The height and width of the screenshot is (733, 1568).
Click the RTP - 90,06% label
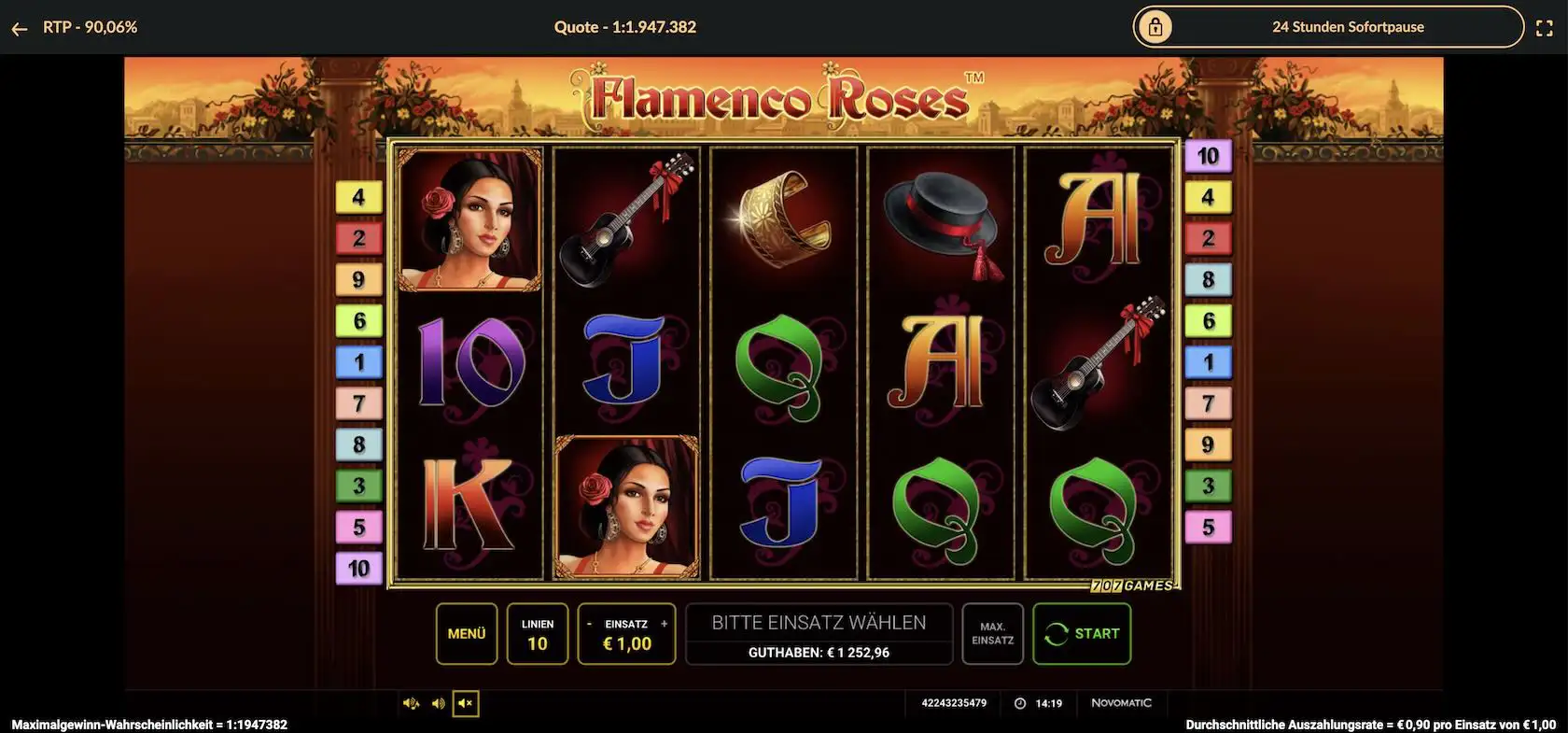pos(89,27)
